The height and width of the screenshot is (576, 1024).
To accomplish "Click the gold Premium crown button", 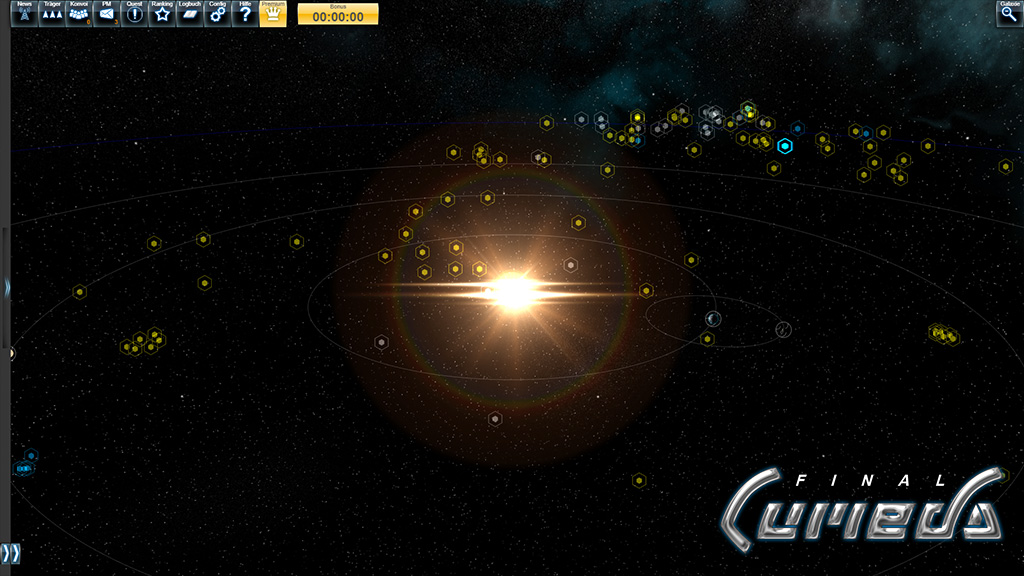I will [x=273, y=13].
